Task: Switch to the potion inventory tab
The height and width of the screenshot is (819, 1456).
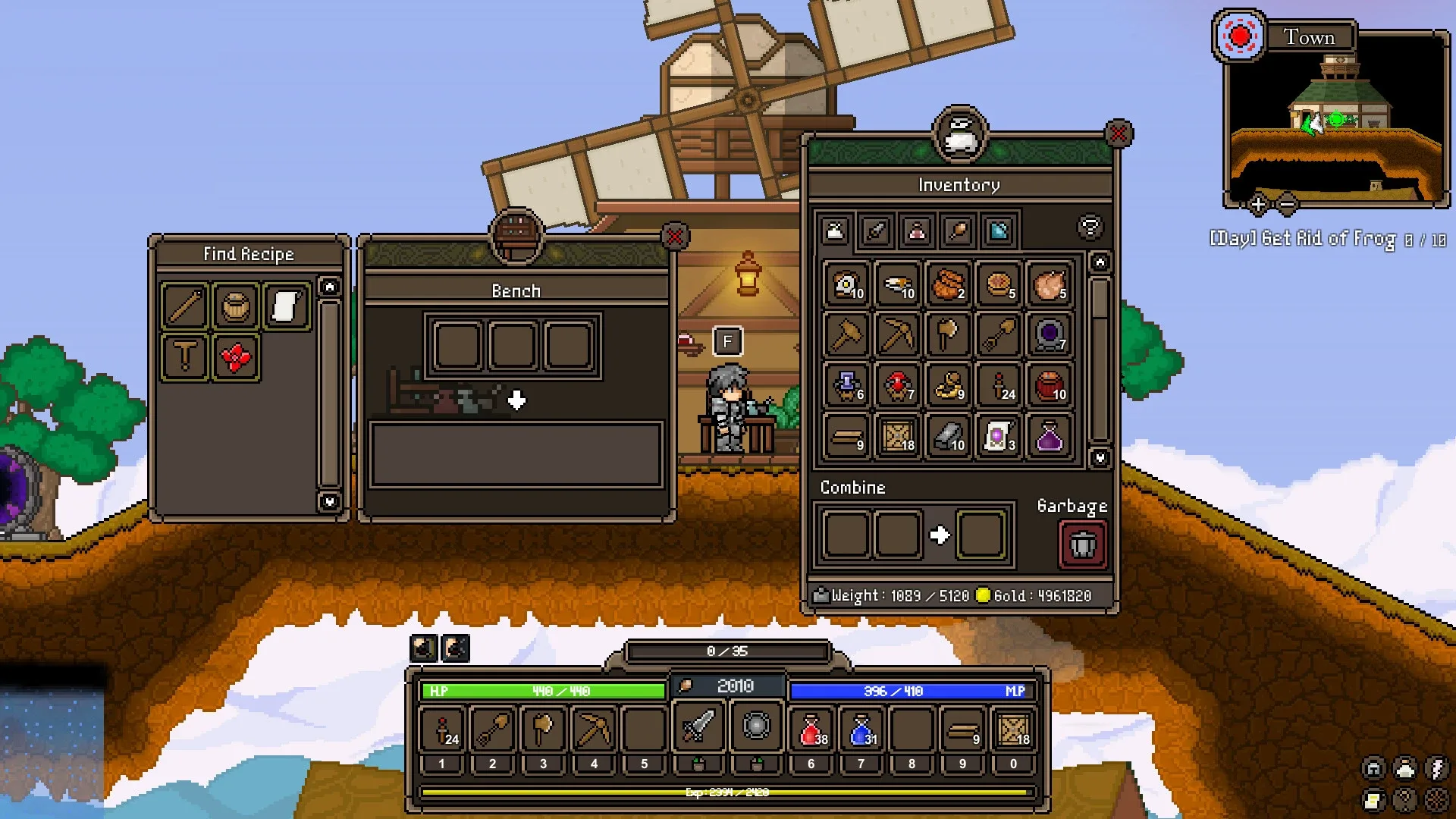Action: point(916,231)
